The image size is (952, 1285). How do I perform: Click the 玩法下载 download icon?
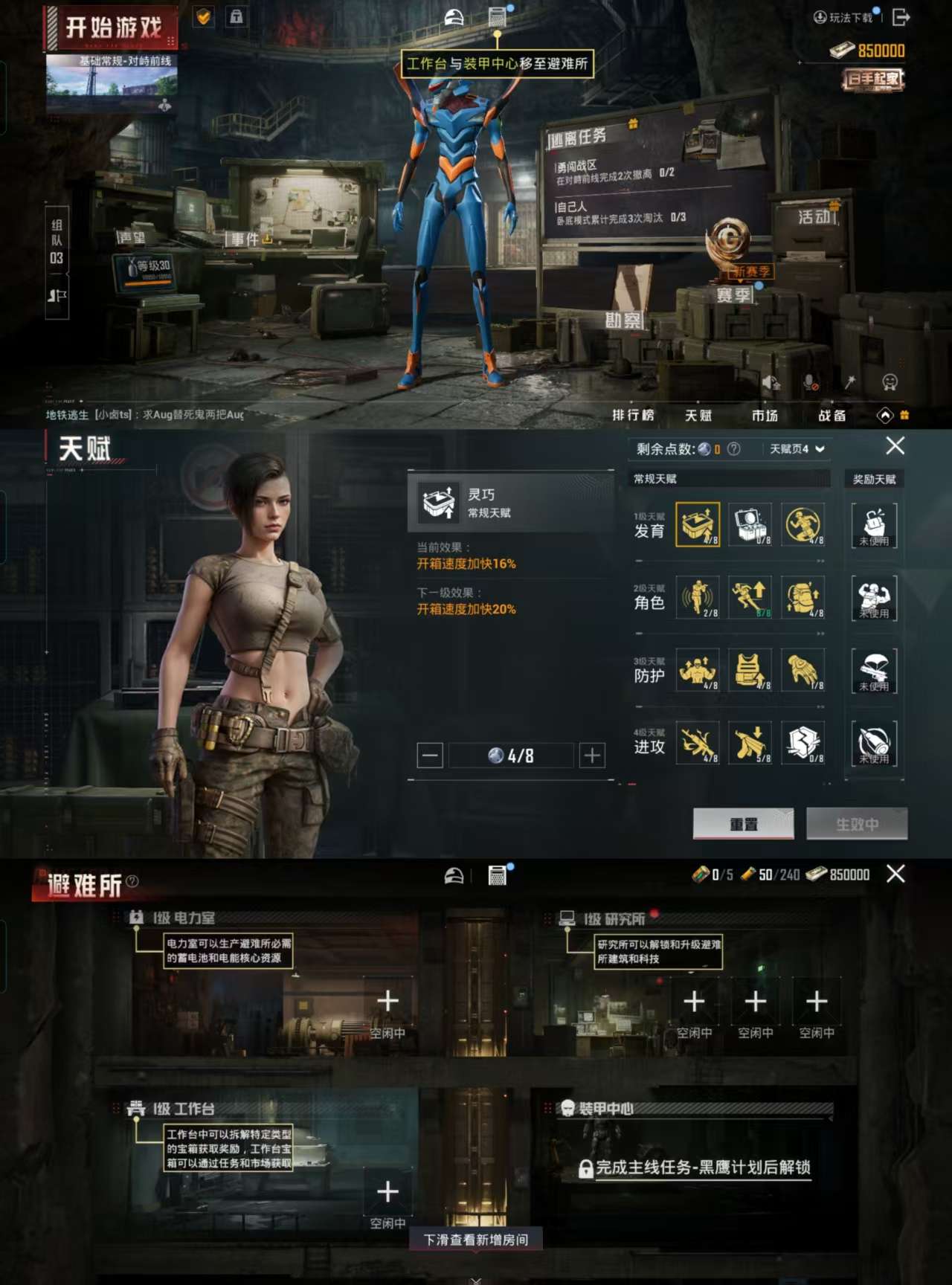pyautogui.click(x=821, y=18)
